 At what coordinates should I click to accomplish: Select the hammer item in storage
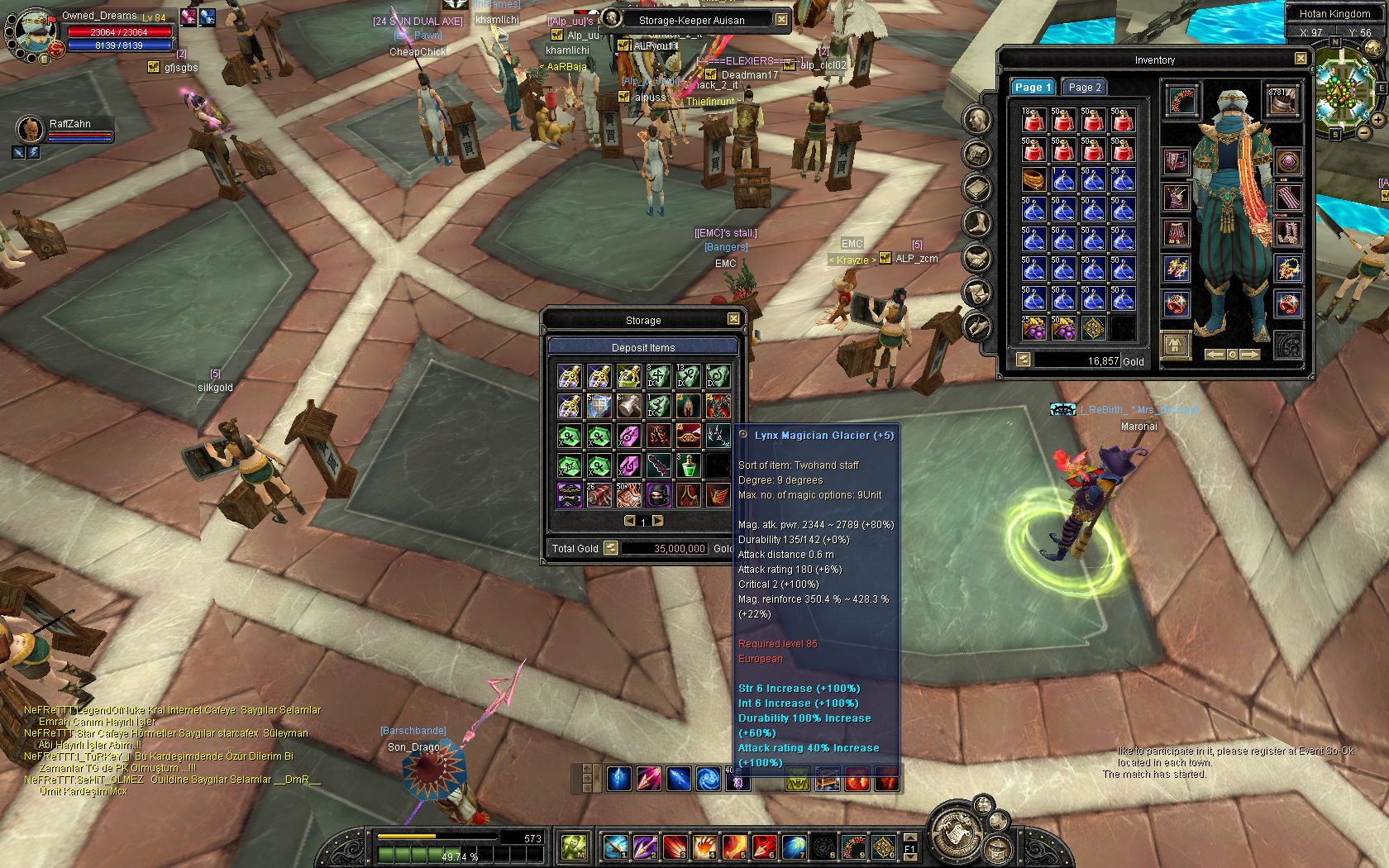pos(628,406)
